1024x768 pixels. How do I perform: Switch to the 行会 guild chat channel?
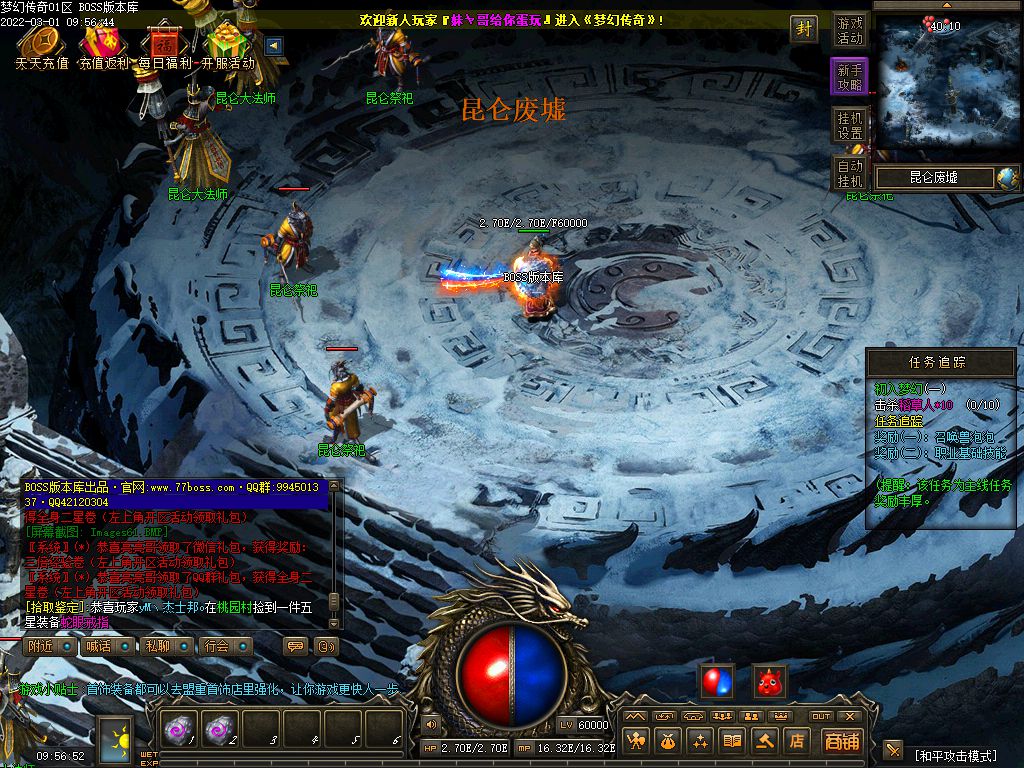pyautogui.click(x=215, y=646)
